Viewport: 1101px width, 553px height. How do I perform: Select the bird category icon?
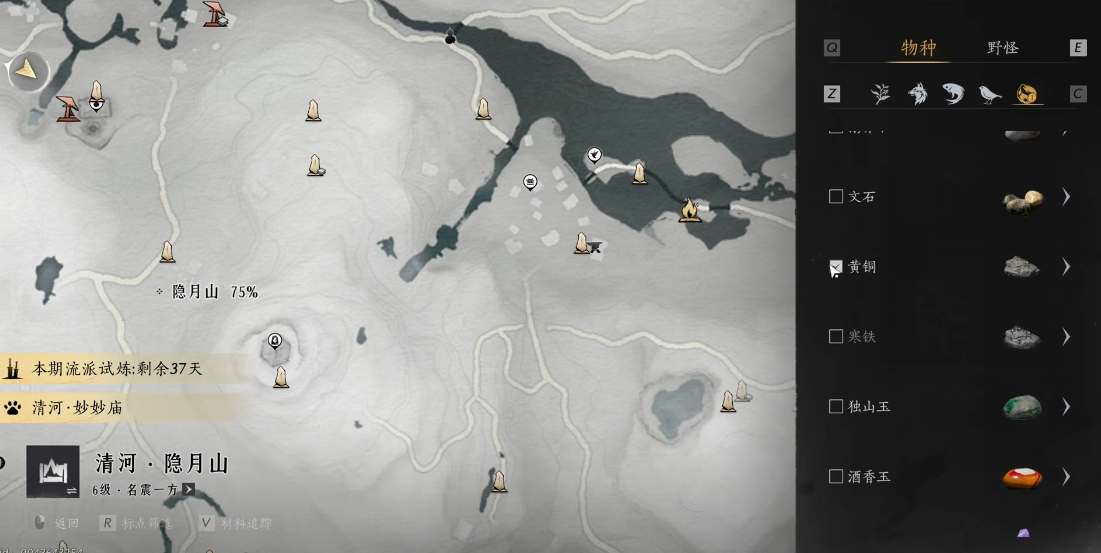[x=990, y=94]
